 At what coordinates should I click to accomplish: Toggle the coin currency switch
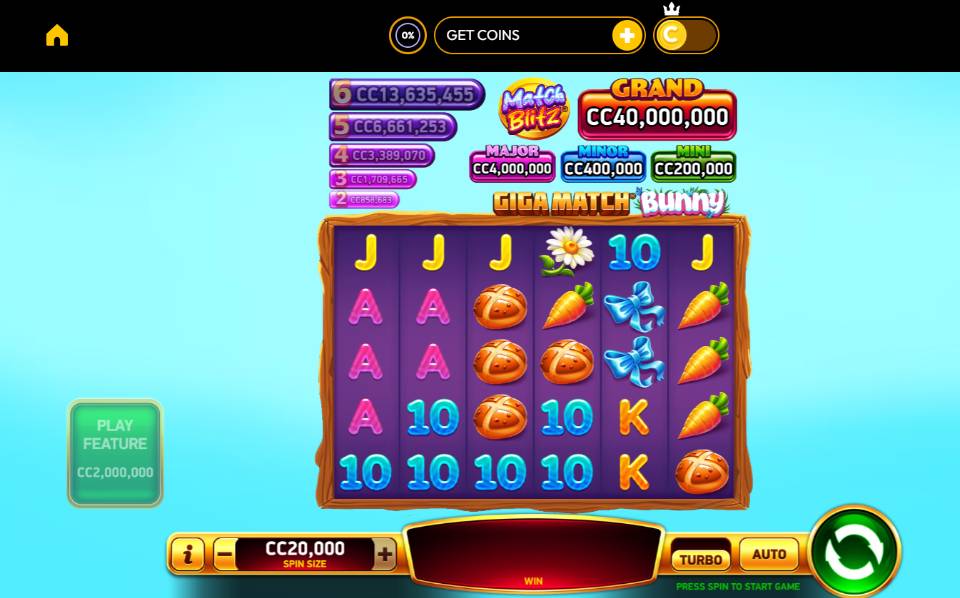[x=685, y=36]
